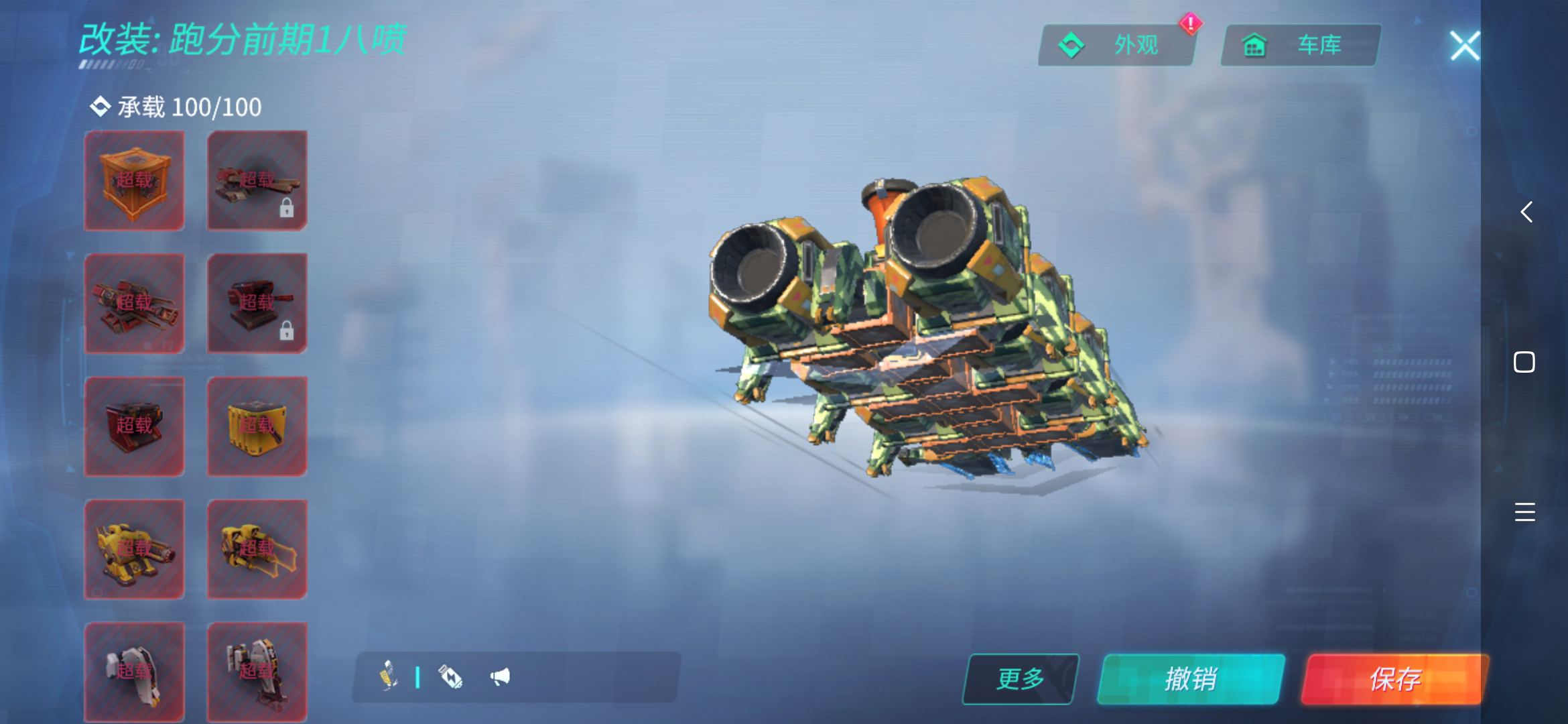This screenshot has width=1568, height=724.
Task: Choose the red multi-barrel gun part
Action: click(134, 303)
